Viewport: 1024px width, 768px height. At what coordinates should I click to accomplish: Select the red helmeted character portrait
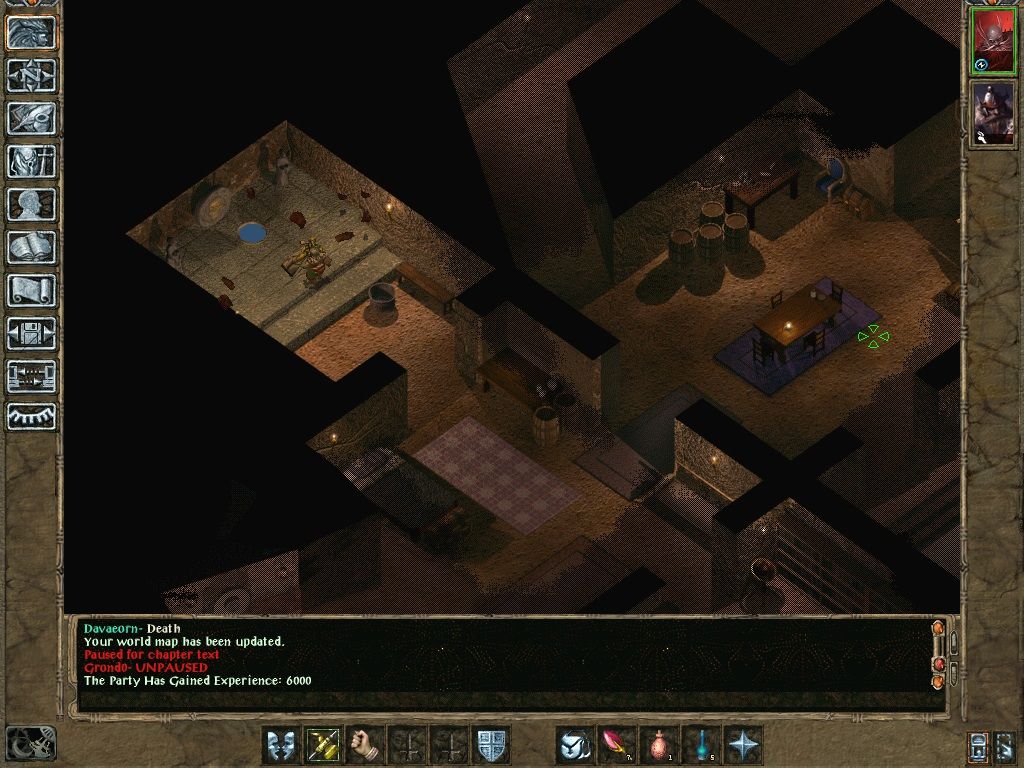coord(994,42)
